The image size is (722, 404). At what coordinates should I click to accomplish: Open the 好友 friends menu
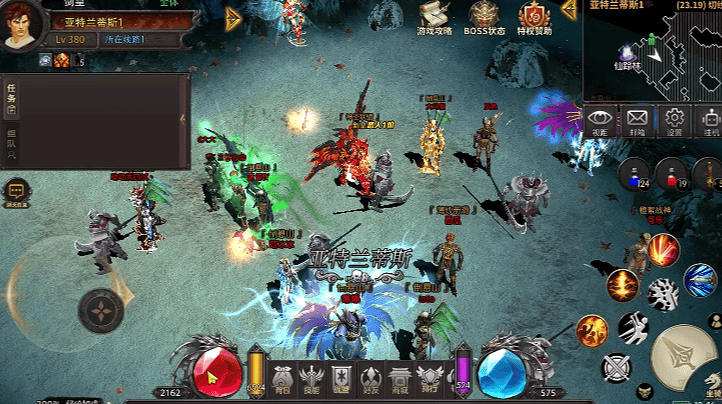coord(370,378)
